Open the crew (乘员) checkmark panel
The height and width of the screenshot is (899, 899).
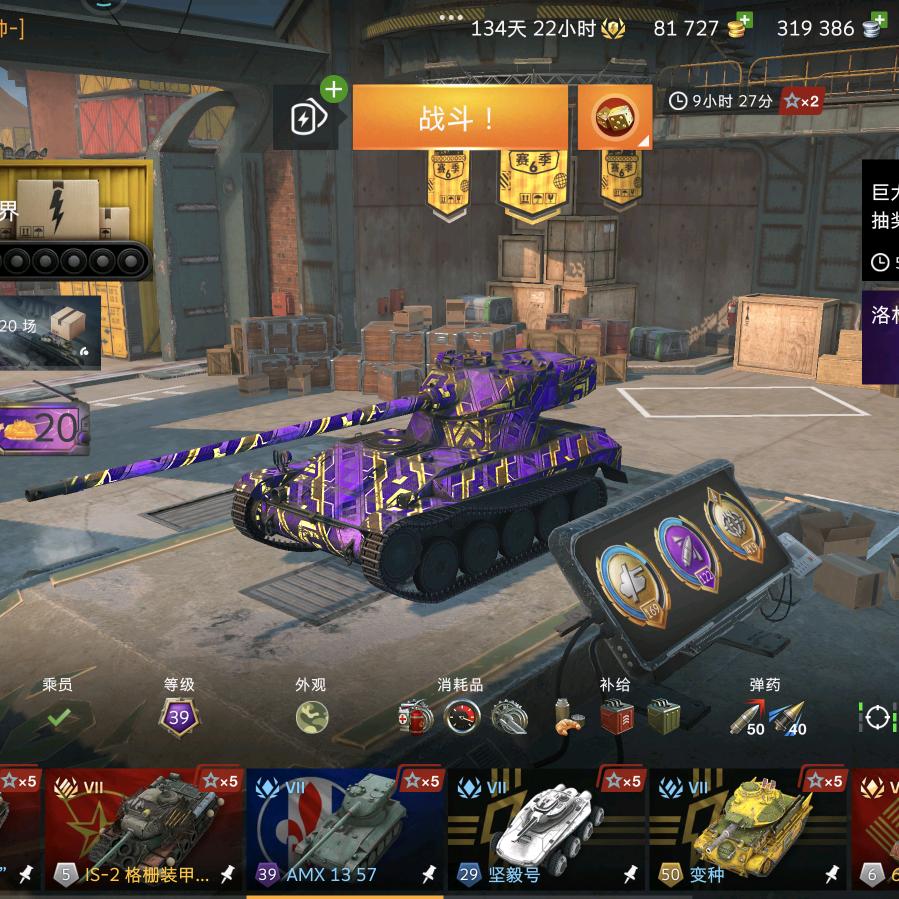coord(59,716)
